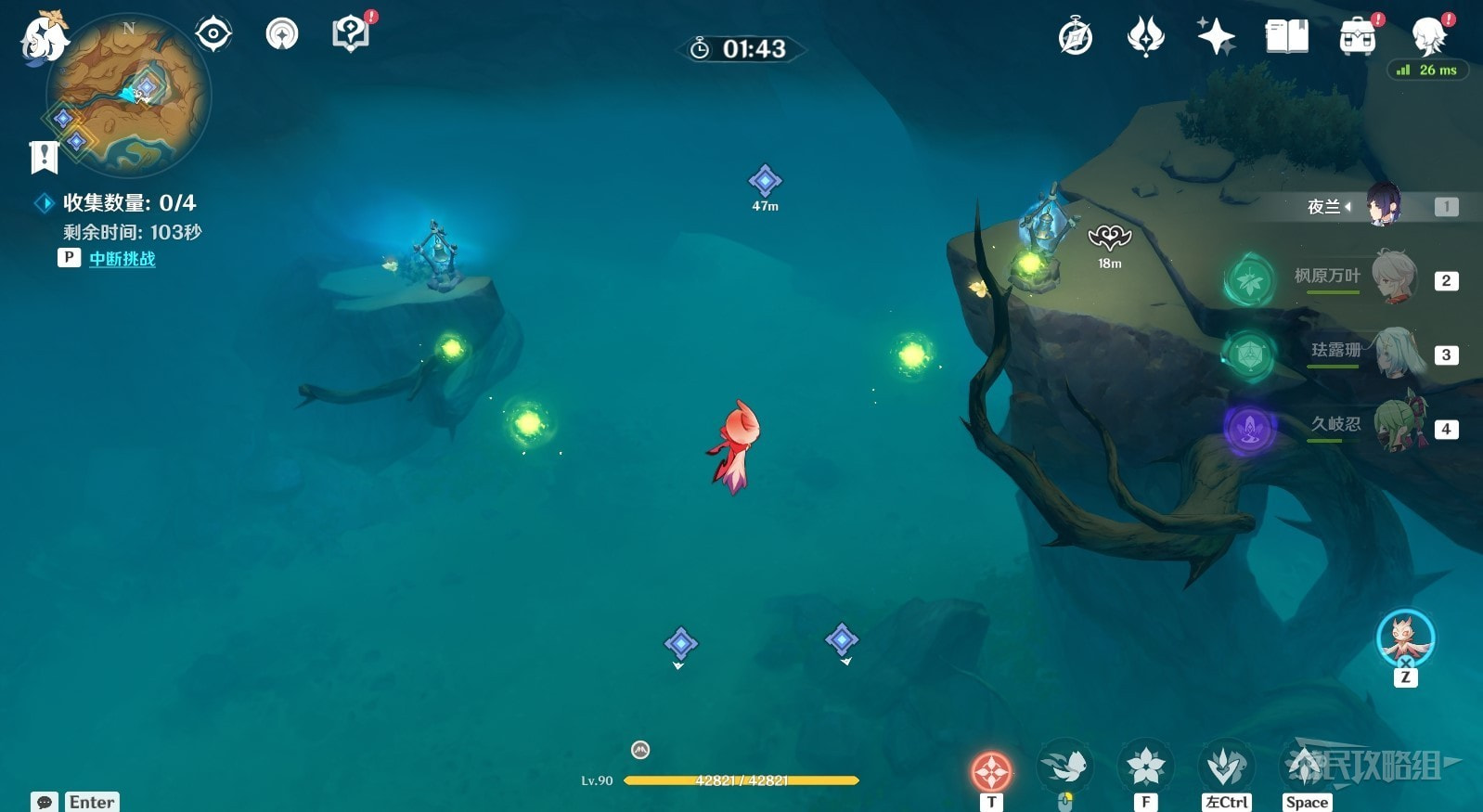1483x812 pixels.
Task: Click the 中断挑战 abort challenge link
Action: (123, 259)
